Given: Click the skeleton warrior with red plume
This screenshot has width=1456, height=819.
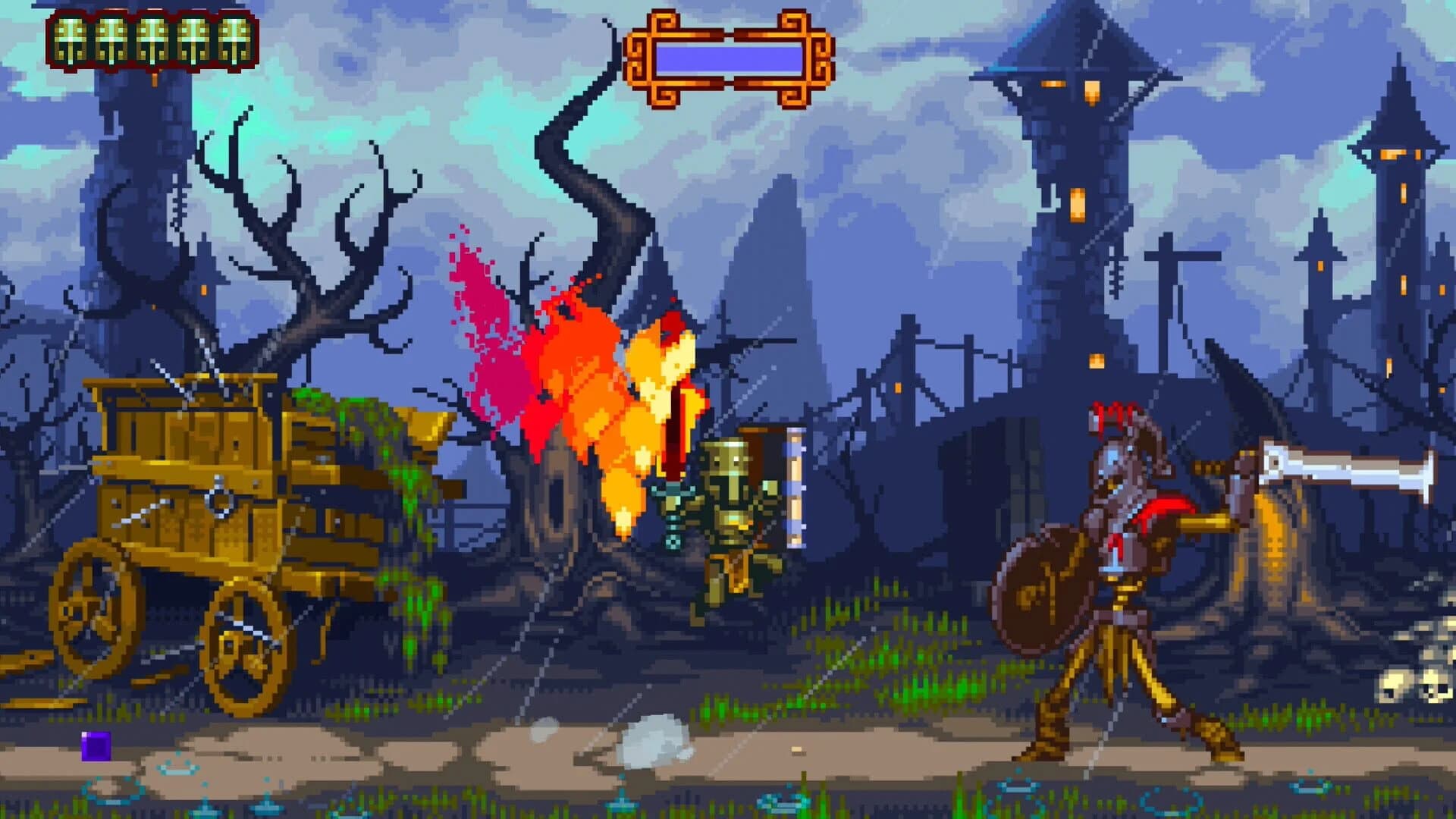Looking at the screenshot, I should pos(1122,546).
